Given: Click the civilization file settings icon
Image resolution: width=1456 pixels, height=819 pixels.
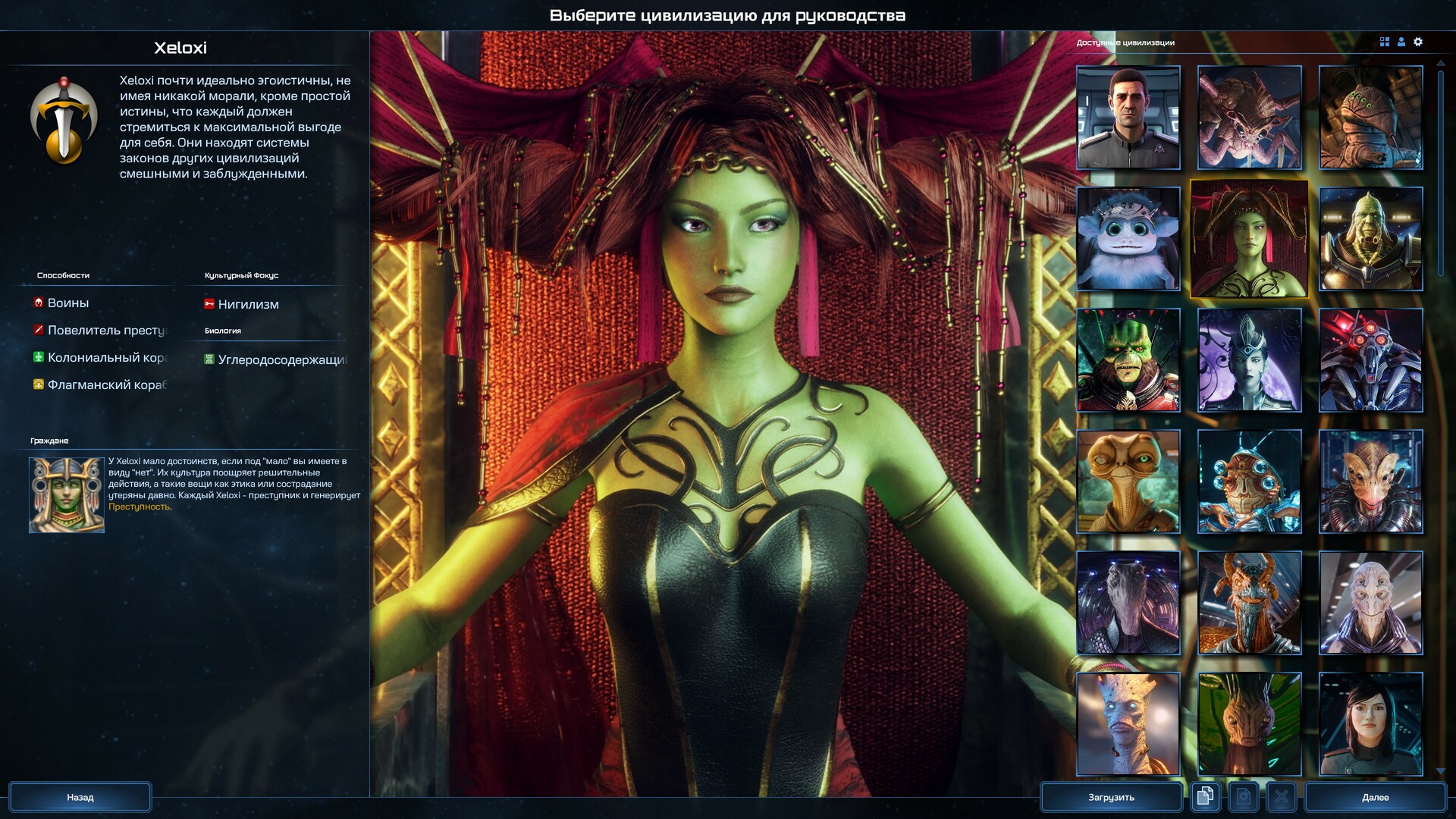Looking at the screenshot, I should (x=1244, y=797).
